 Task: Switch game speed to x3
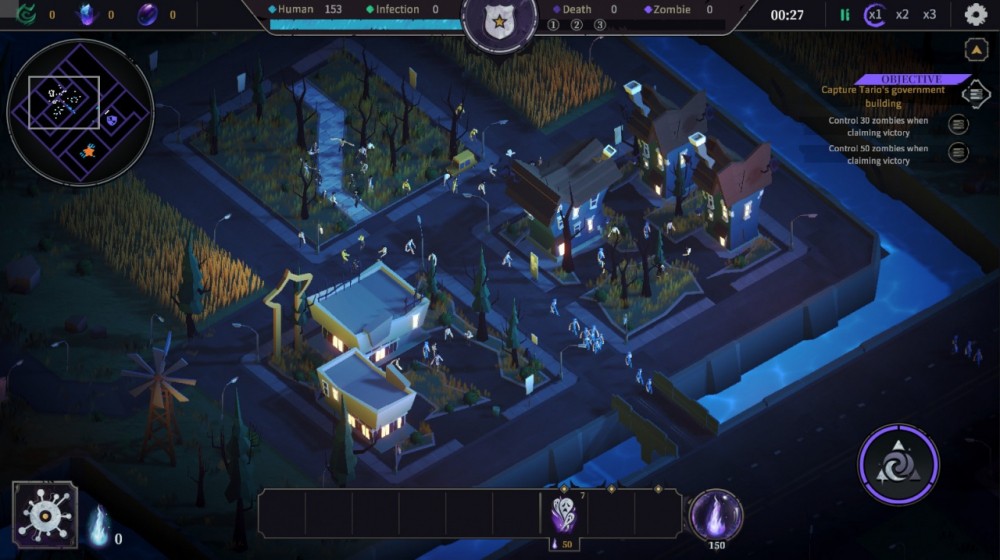(x=930, y=15)
